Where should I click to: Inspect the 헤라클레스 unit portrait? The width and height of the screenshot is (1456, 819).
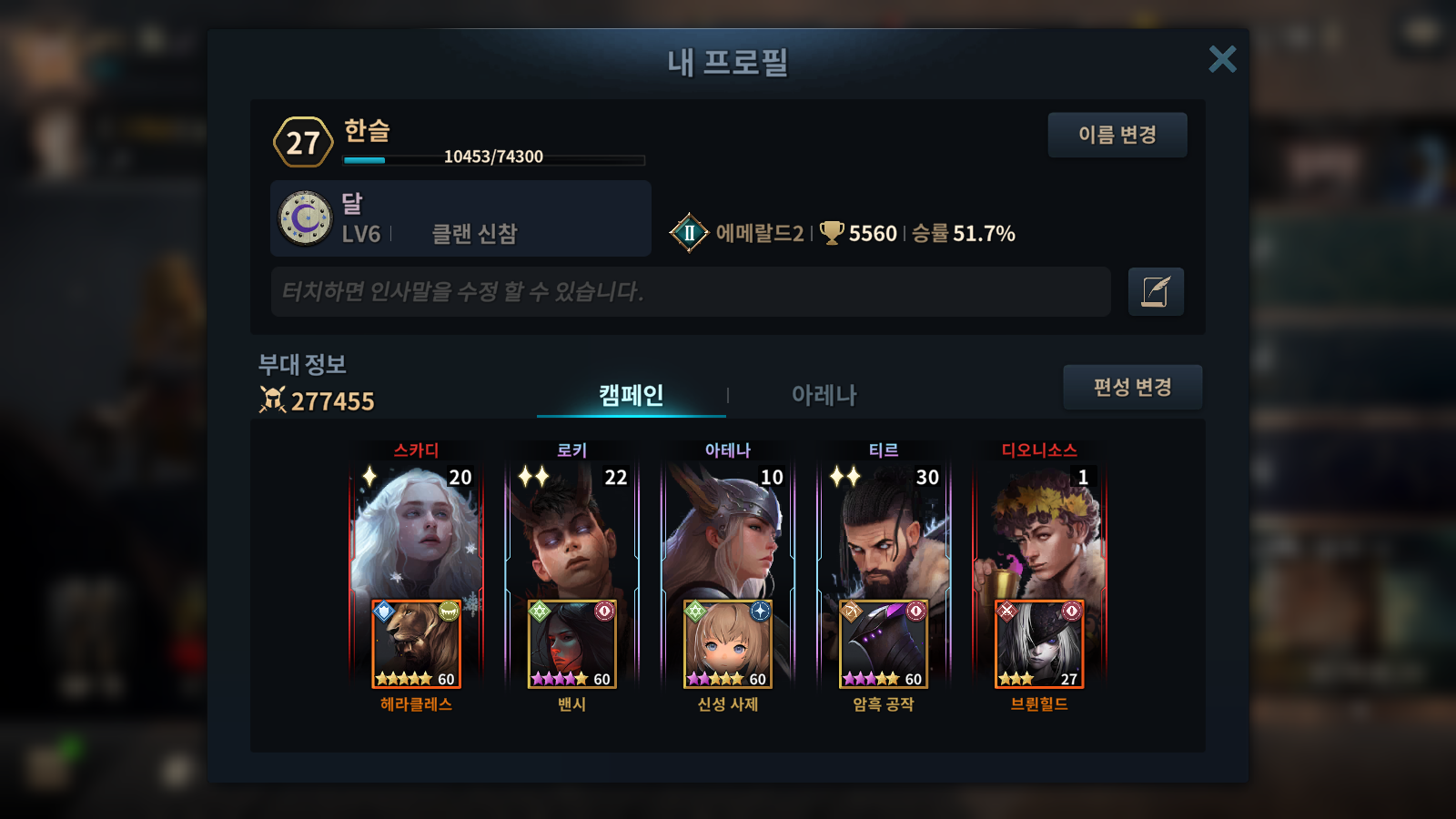pos(416,643)
